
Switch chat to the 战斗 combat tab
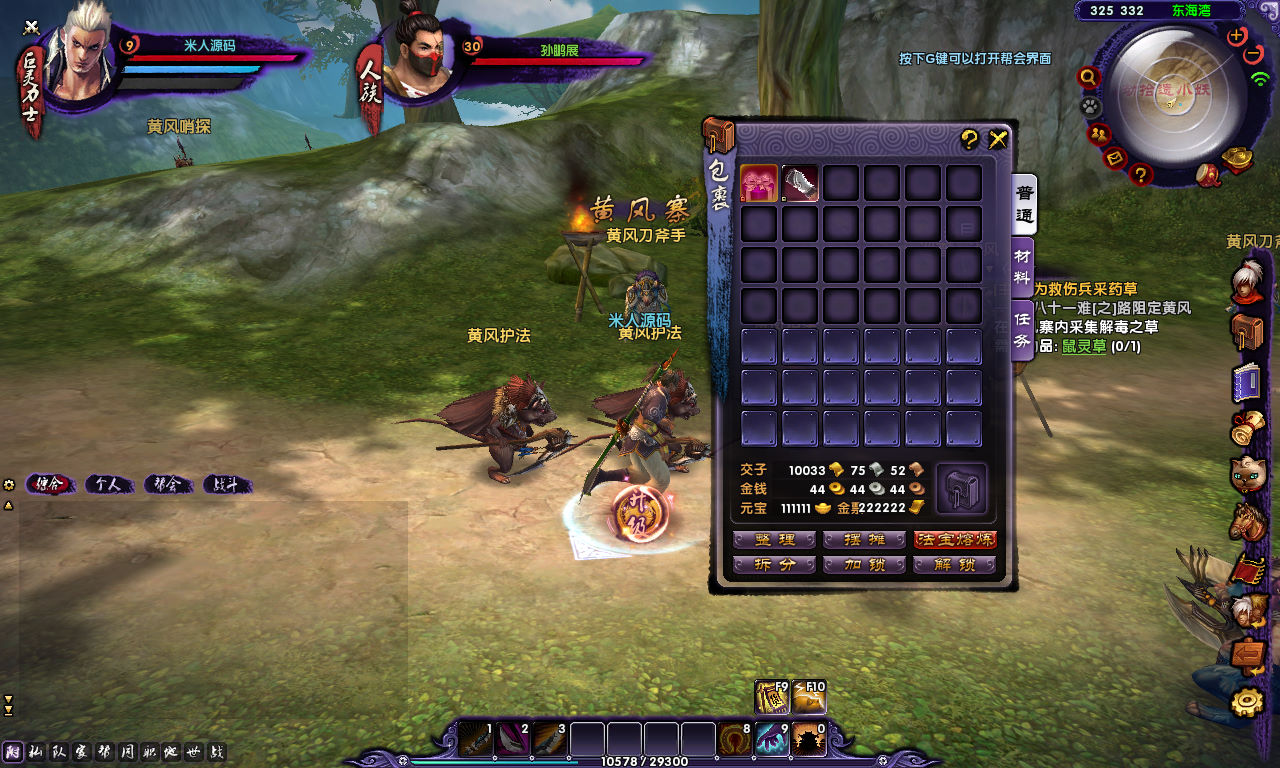(x=226, y=485)
